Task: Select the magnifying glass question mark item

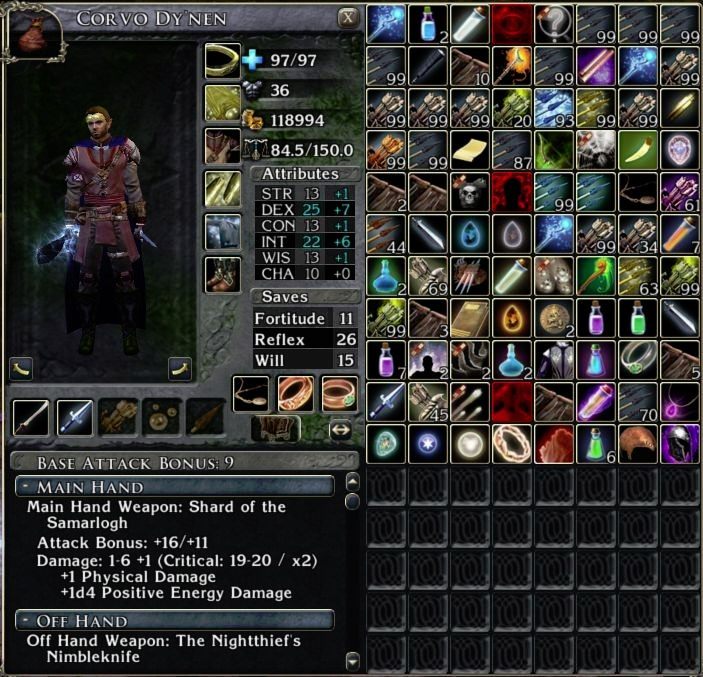Action: 553,22
